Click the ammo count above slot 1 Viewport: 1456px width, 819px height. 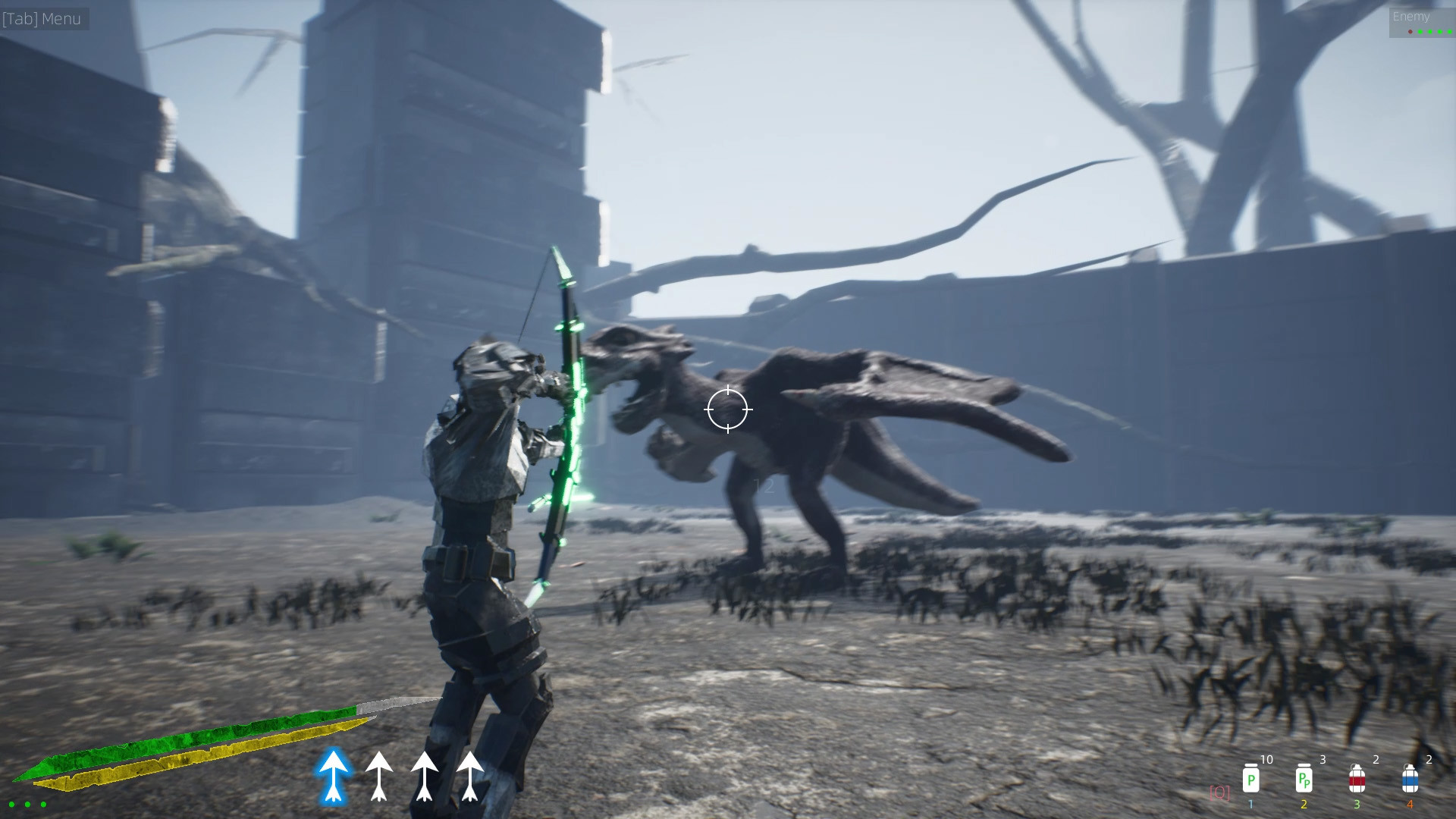coord(1266,759)
